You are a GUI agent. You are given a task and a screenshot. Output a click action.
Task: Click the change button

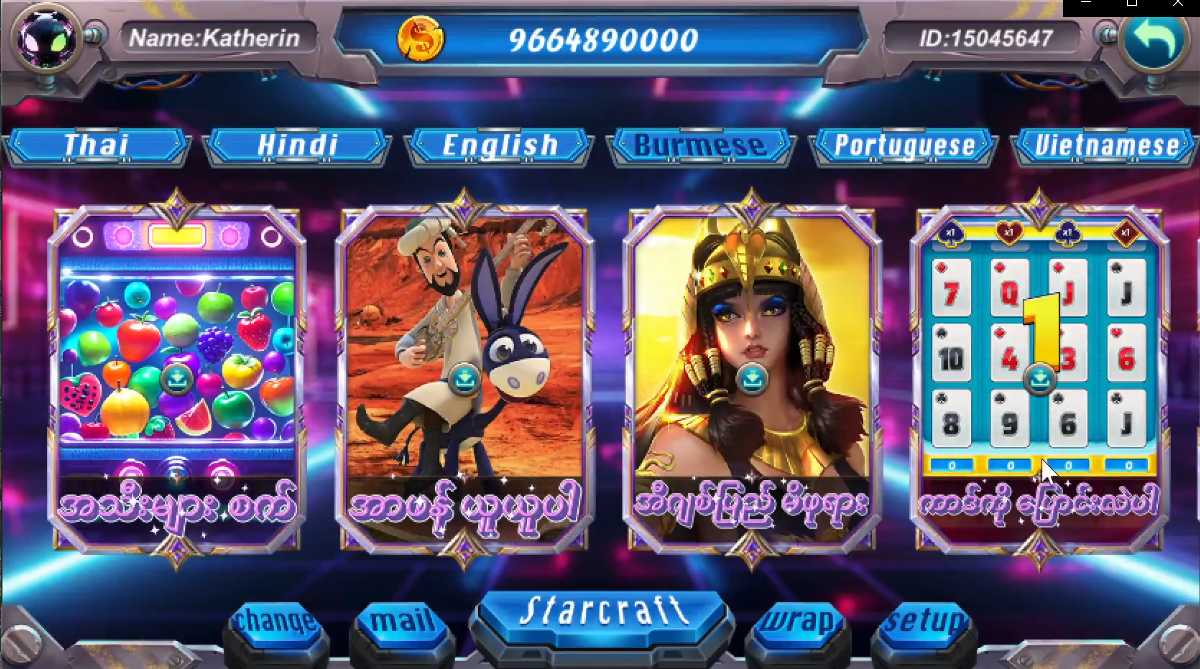coord(276,622)
